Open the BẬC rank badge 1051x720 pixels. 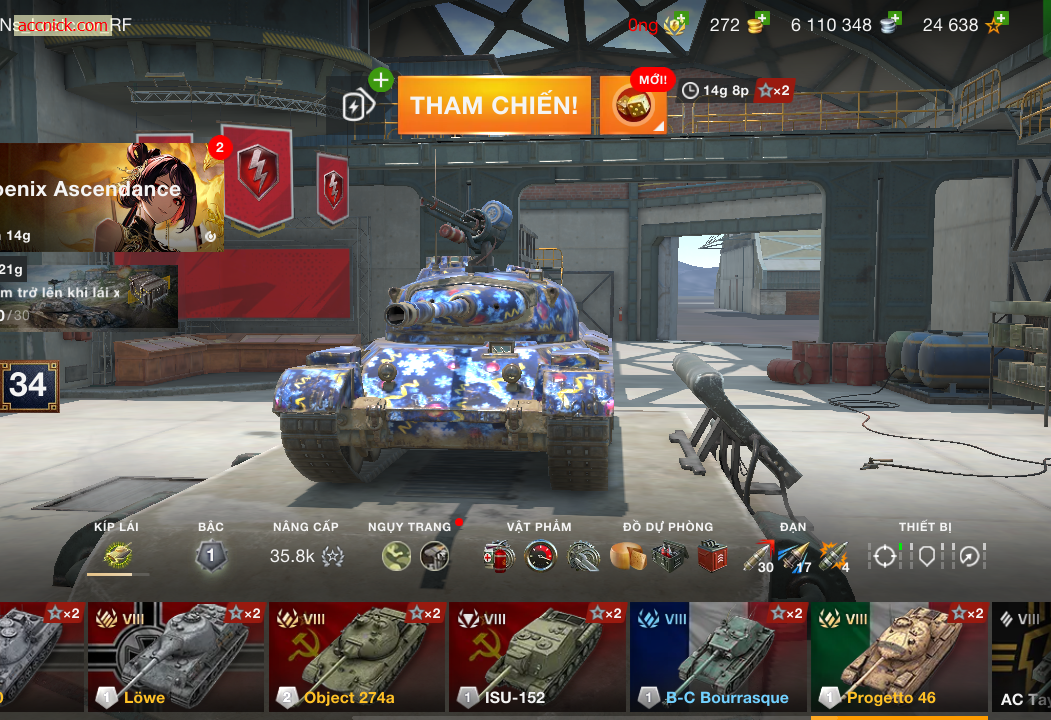(x=210, y=555)
